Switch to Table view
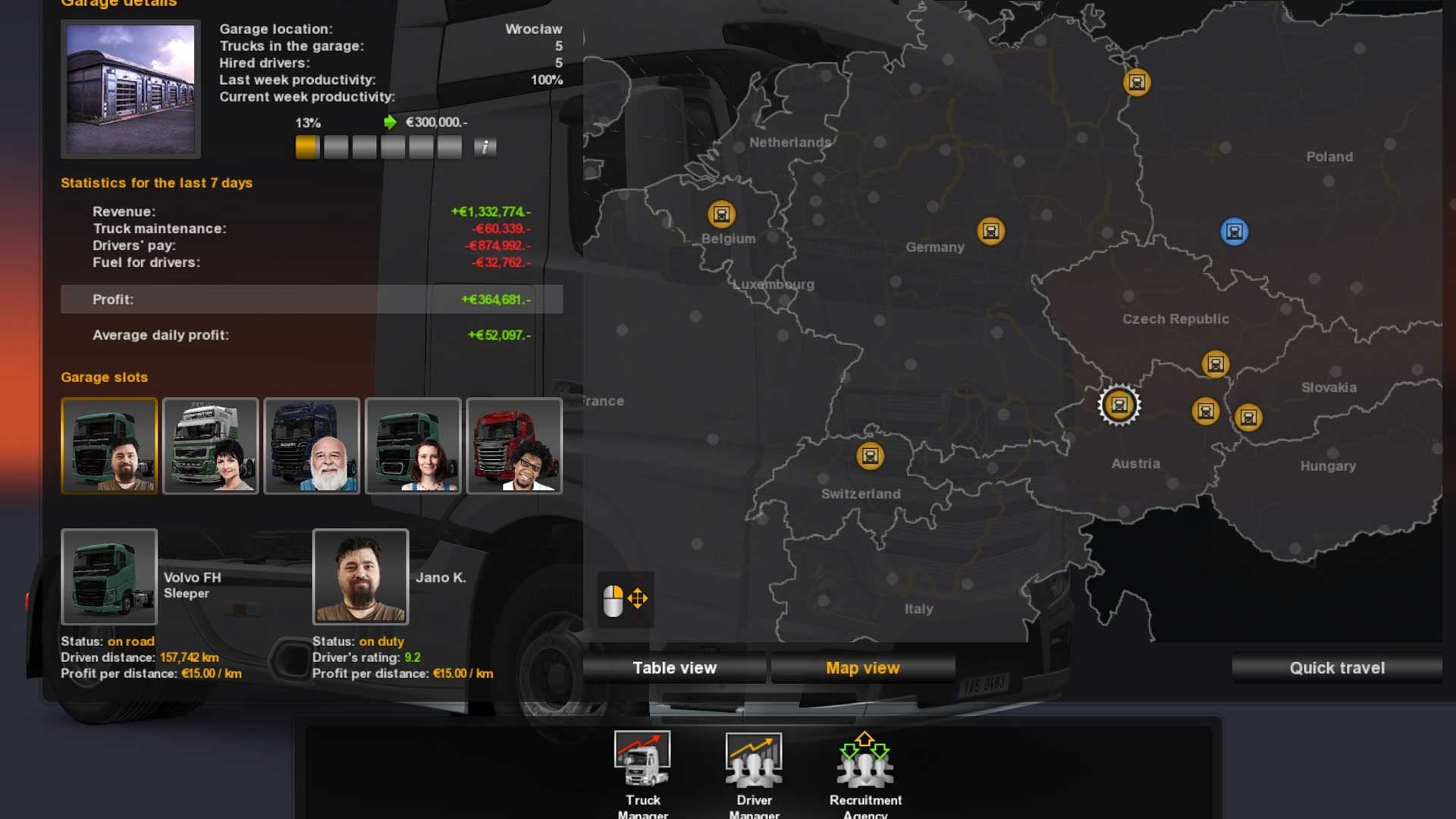Screen dimensions: 1456x819 [x=674, y=668]
